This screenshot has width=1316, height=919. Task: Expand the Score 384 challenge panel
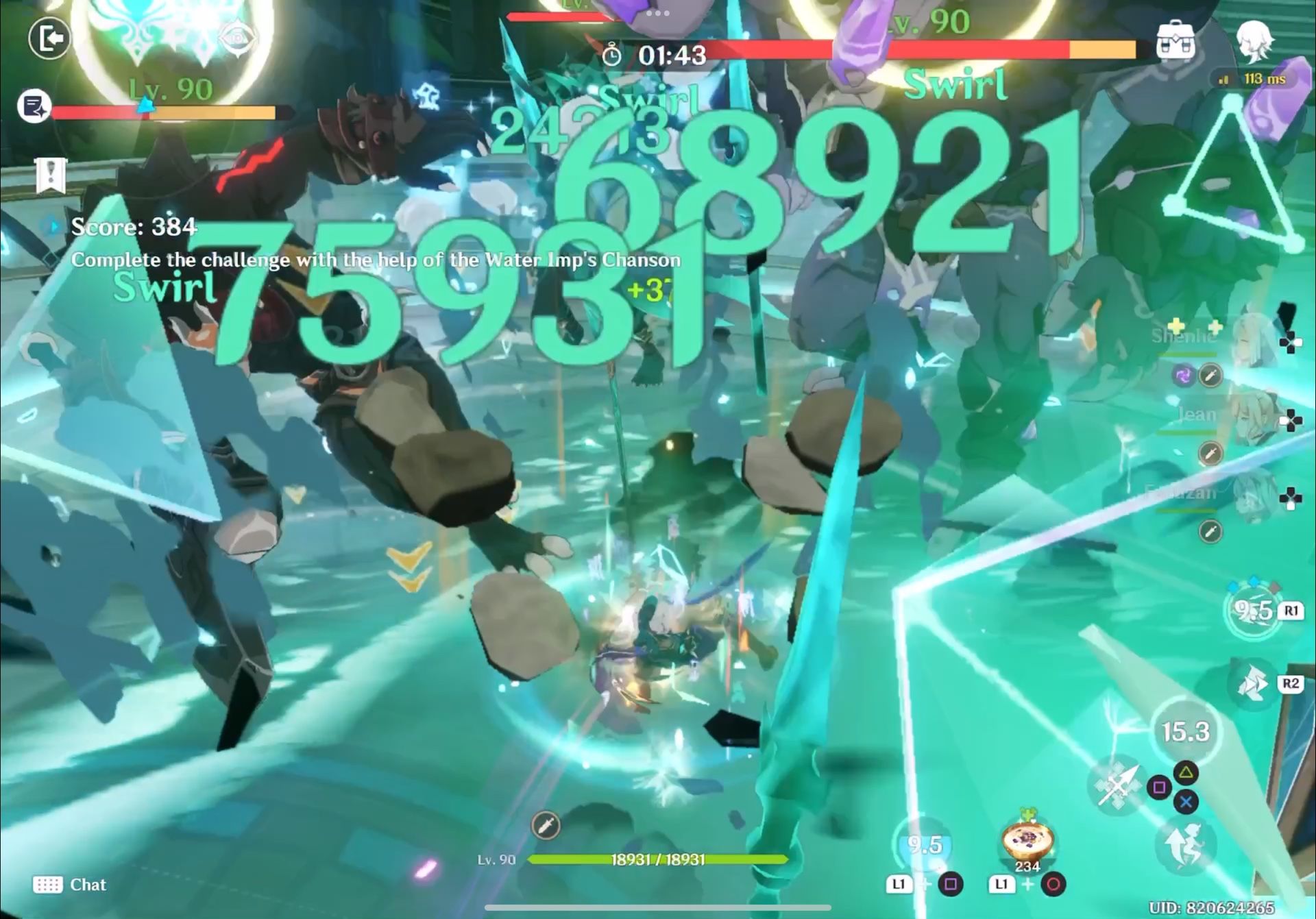point(134,228)
